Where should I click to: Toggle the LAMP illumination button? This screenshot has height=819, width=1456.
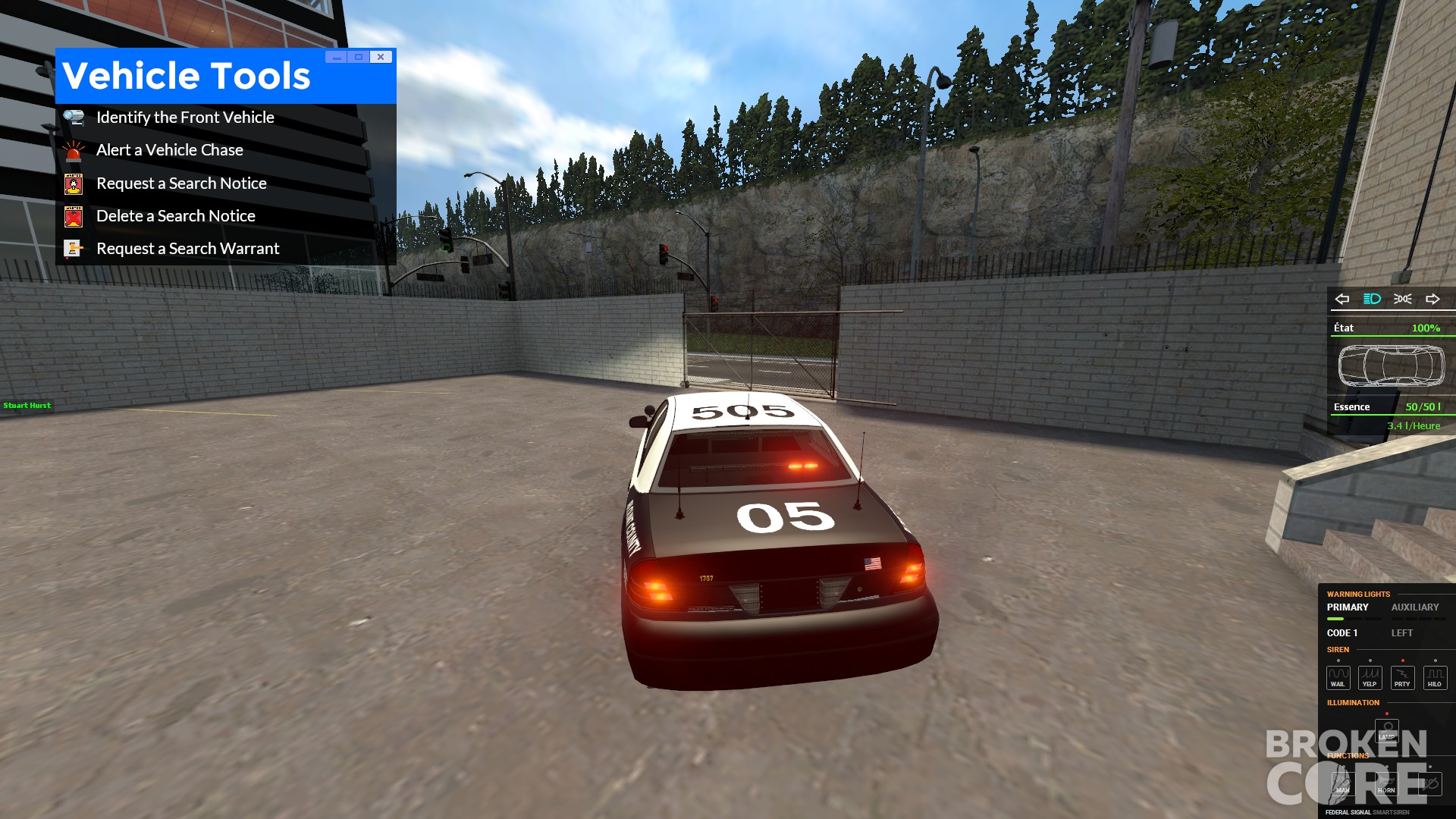tap(1387, 731)
